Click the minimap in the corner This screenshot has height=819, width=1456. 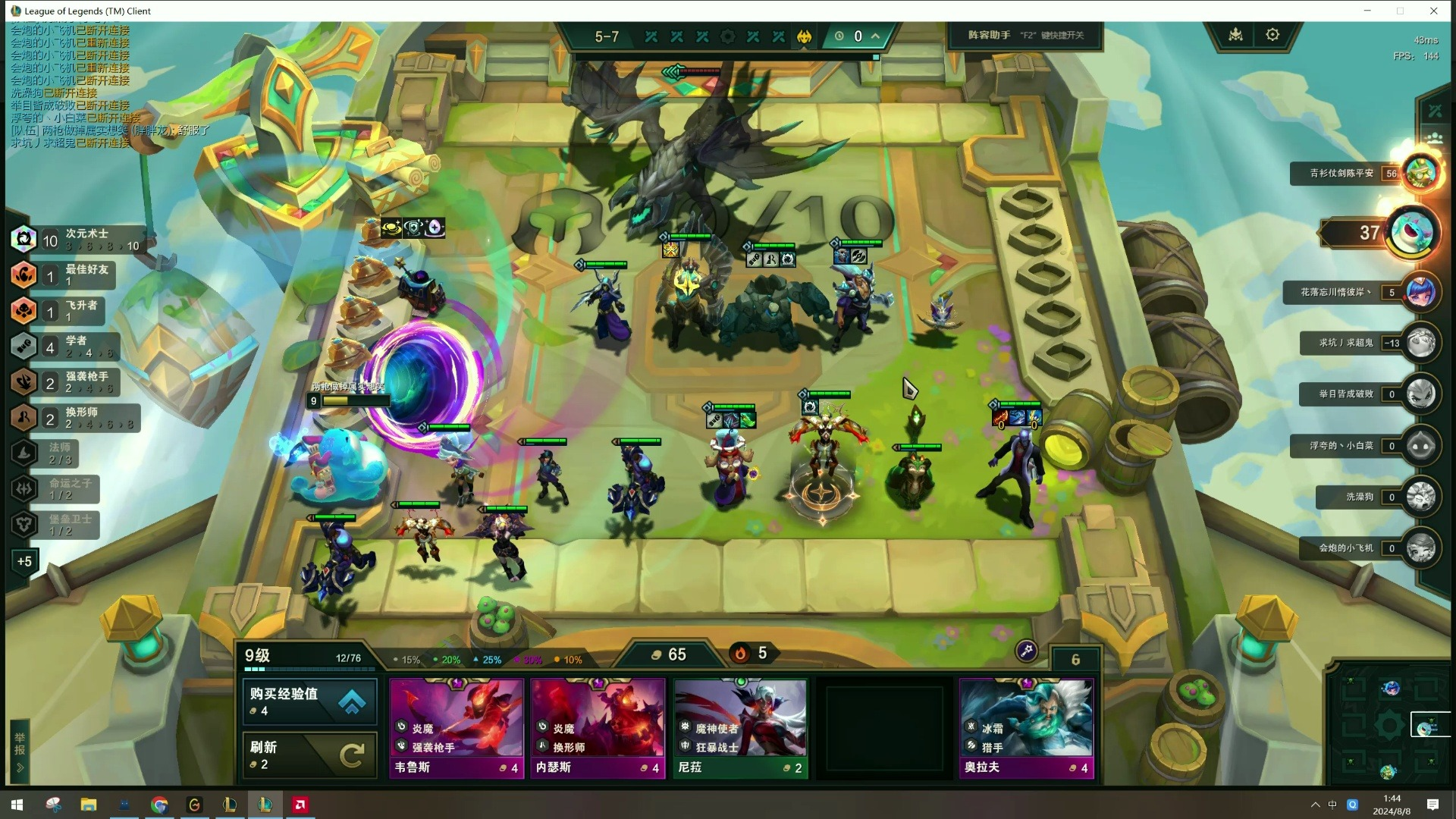[x=1389, y=726]
